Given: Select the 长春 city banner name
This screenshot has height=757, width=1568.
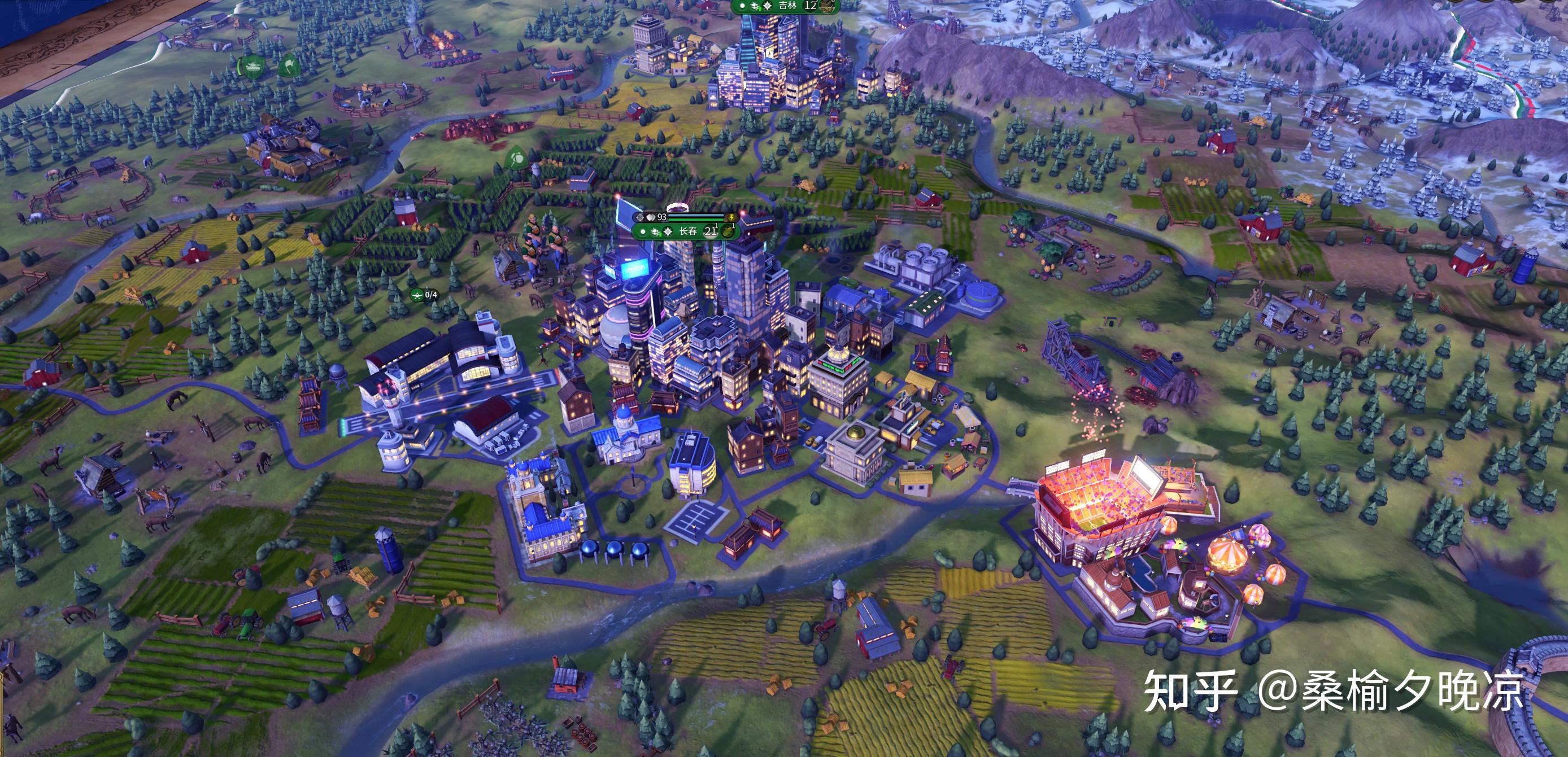Looking at the screenshot, I should click(688, 231).
